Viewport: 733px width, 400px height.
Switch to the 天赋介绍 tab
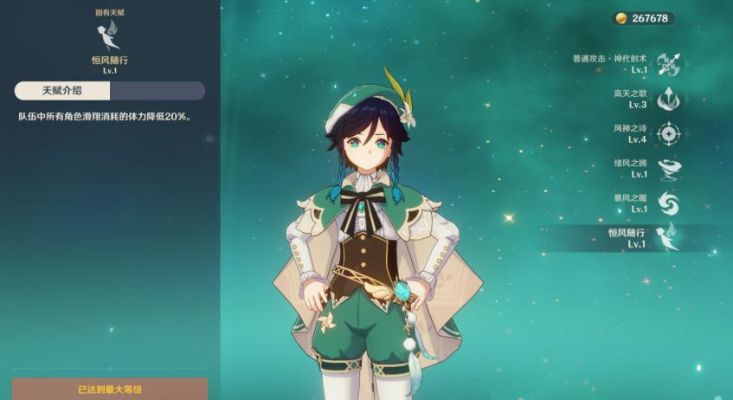point(62,91)
